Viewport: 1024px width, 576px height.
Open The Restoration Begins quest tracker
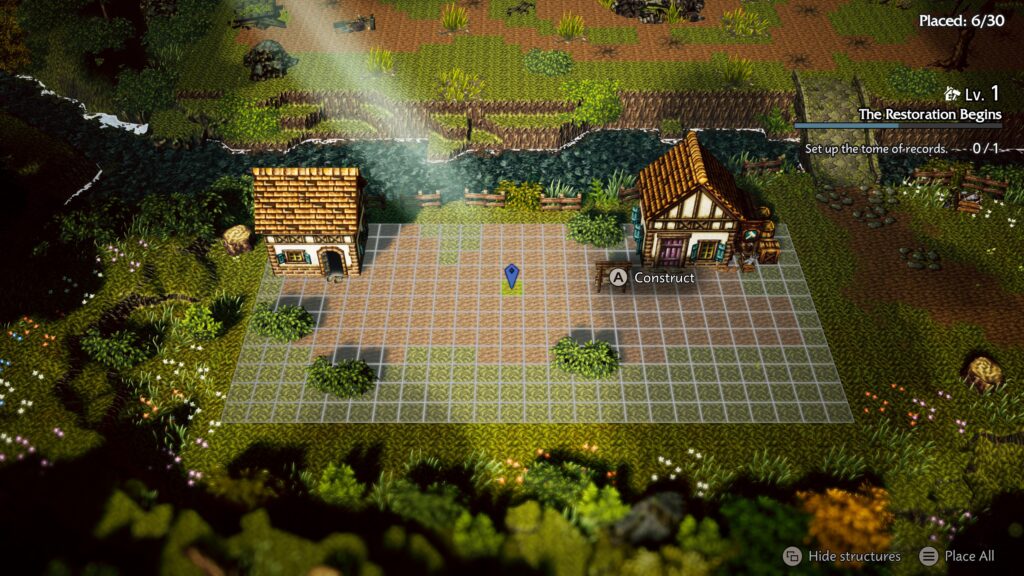pyautogui.click(x=929, y=115)
